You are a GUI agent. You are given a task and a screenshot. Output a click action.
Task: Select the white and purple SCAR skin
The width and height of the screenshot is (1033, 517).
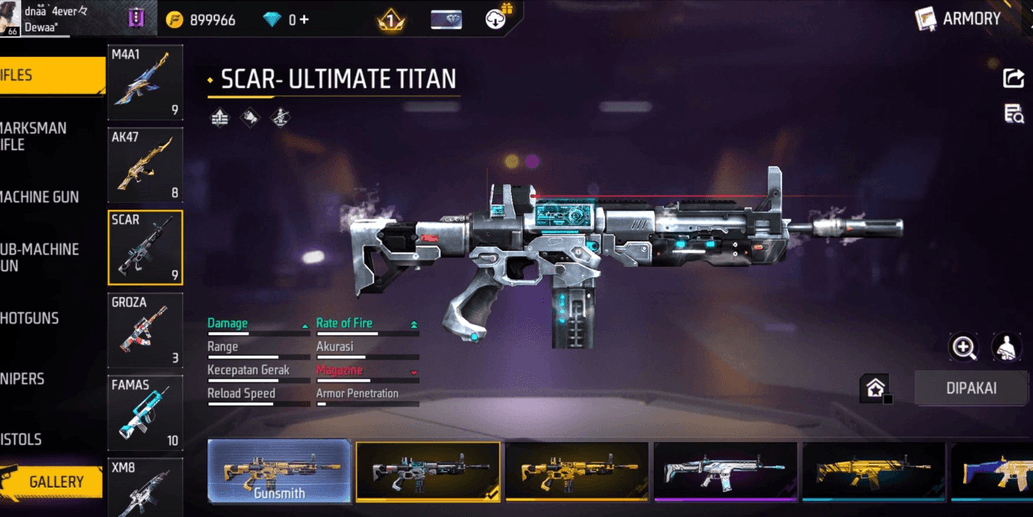tap(725, 470)
